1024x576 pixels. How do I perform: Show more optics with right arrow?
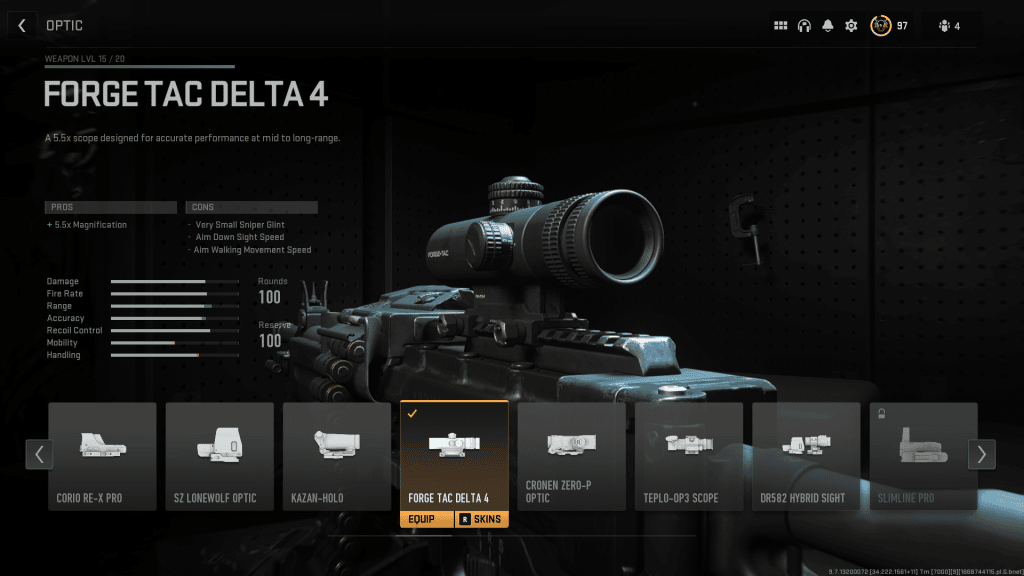pyautogui.click(x=981, y=454)
